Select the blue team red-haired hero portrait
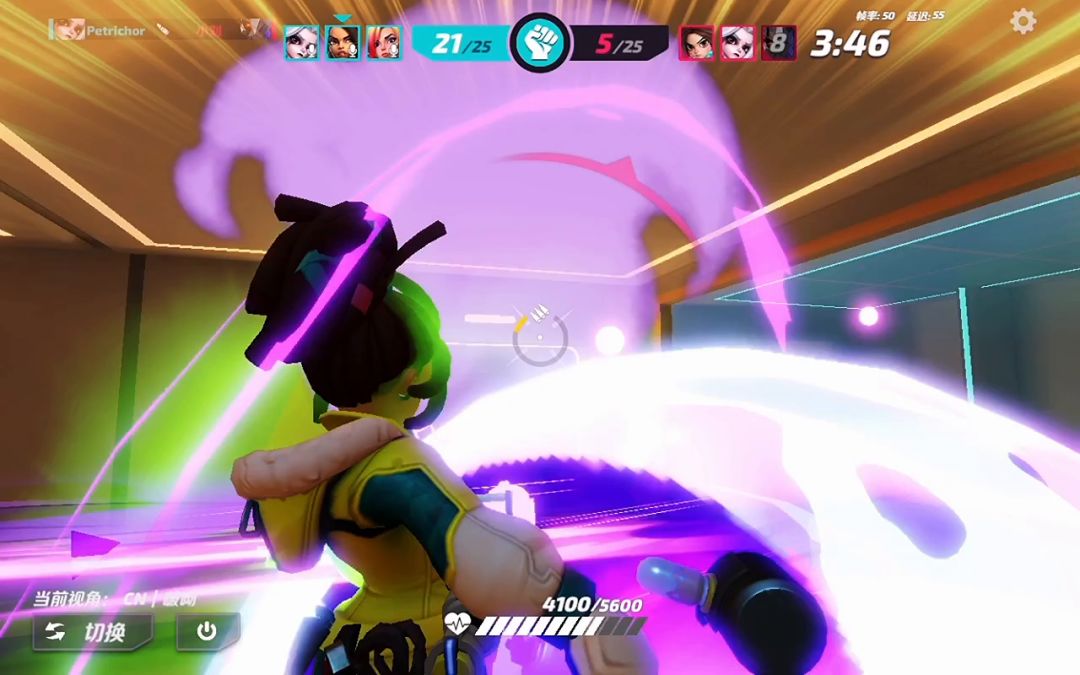This screenshot has width=1080, height=675. pos(383,43)
